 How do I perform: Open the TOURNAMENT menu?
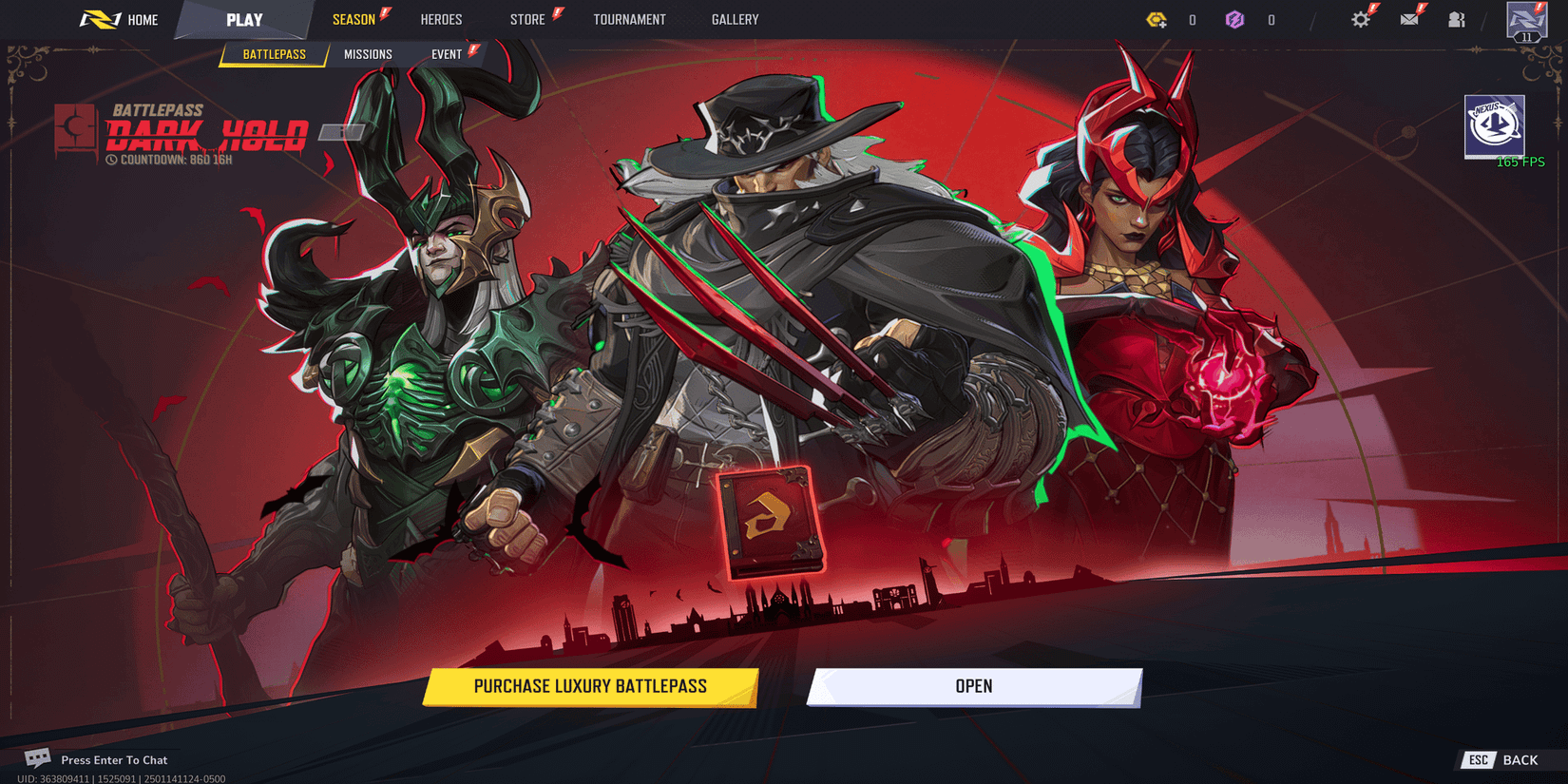630,19
